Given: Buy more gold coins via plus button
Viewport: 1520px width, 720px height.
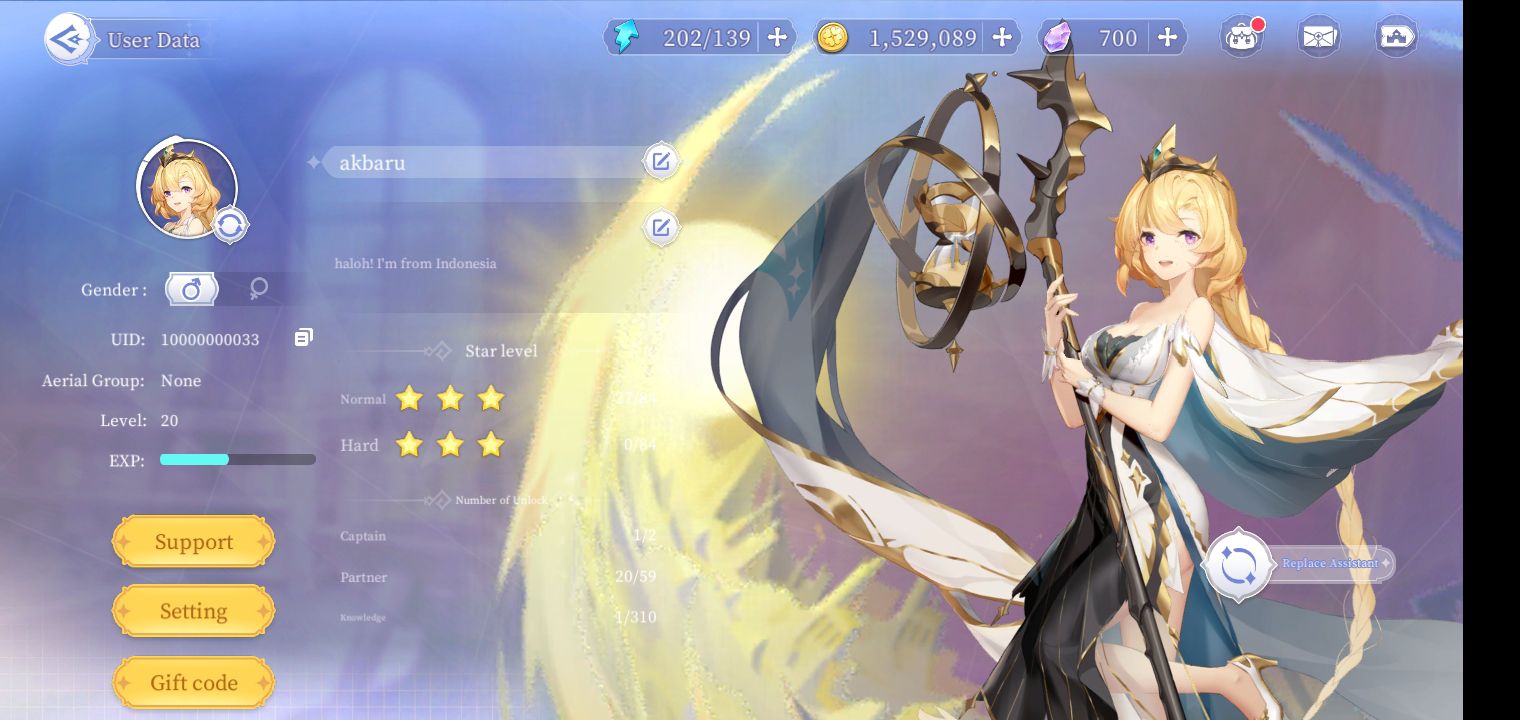Looking at the screenshot, I should pos(1002,38).
